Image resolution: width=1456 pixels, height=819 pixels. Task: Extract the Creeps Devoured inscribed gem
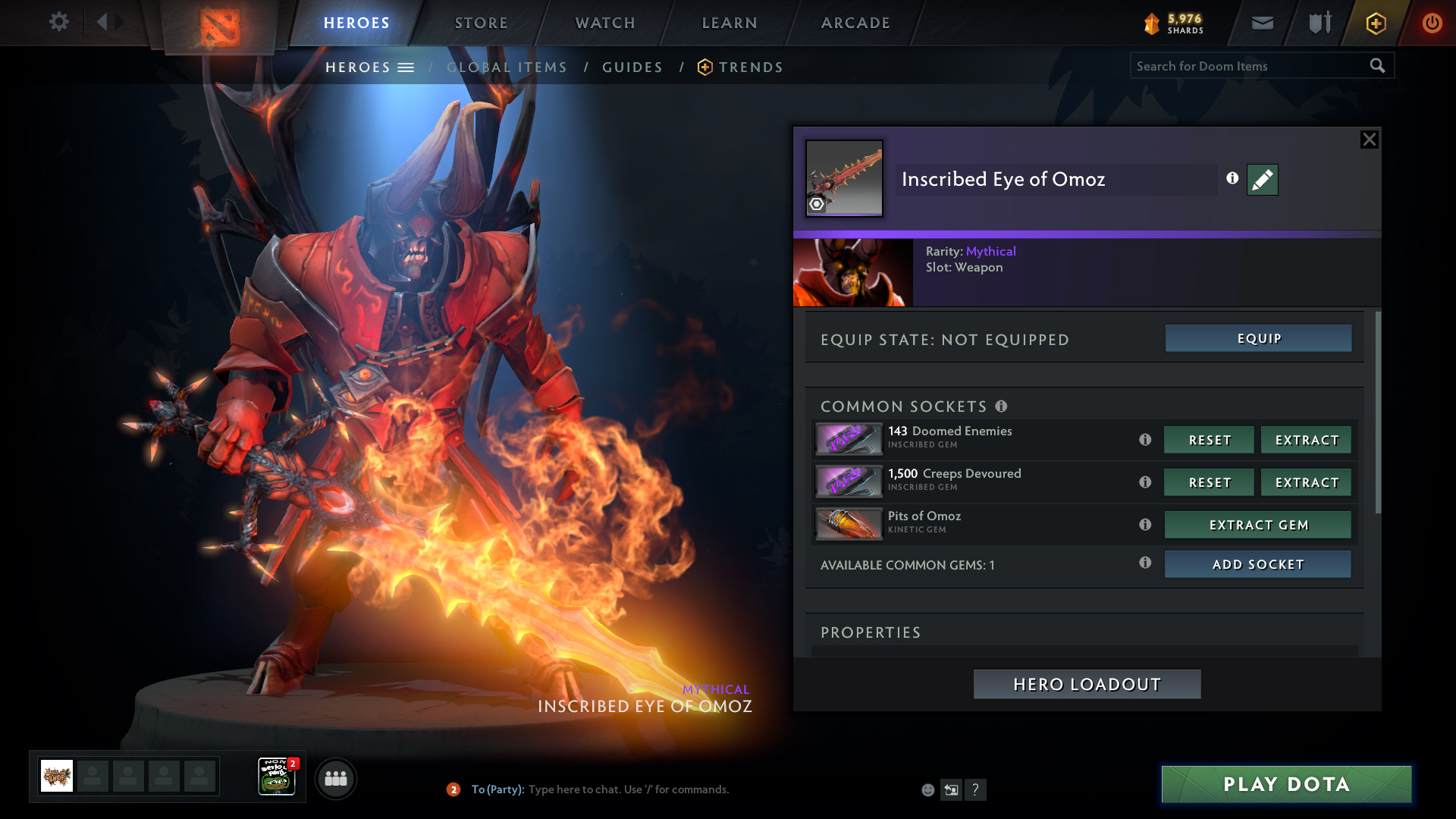point(1306,482)
